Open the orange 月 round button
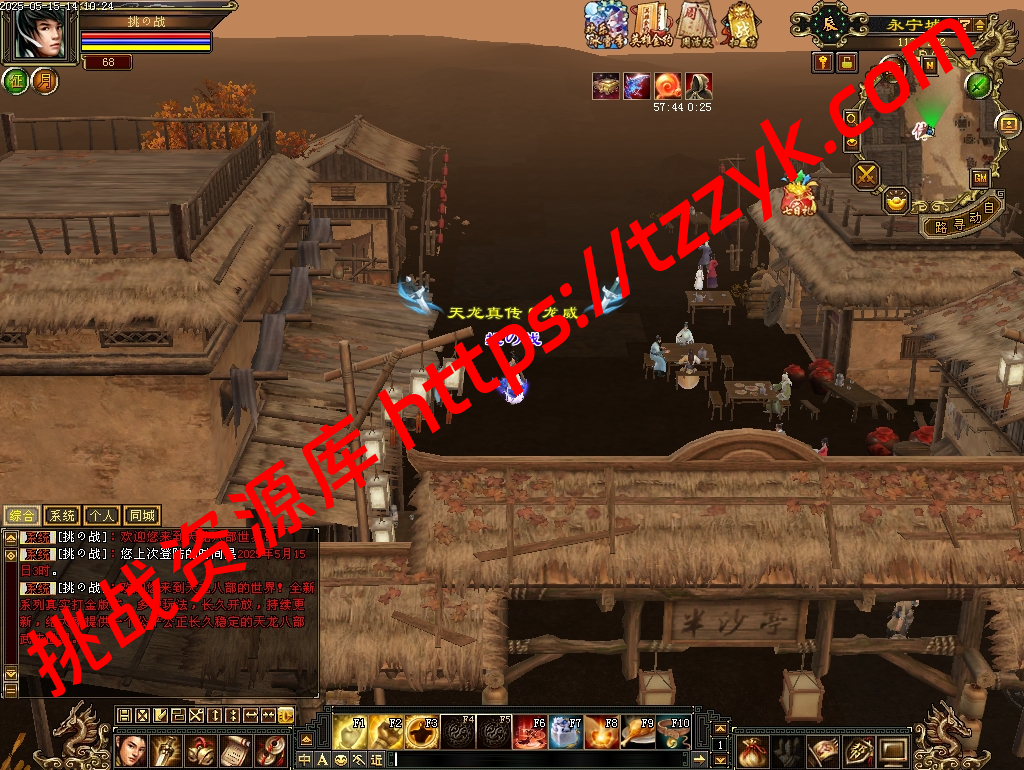Image resolution: width=1024 pixels, height=770 pixels. click(44, 81)
